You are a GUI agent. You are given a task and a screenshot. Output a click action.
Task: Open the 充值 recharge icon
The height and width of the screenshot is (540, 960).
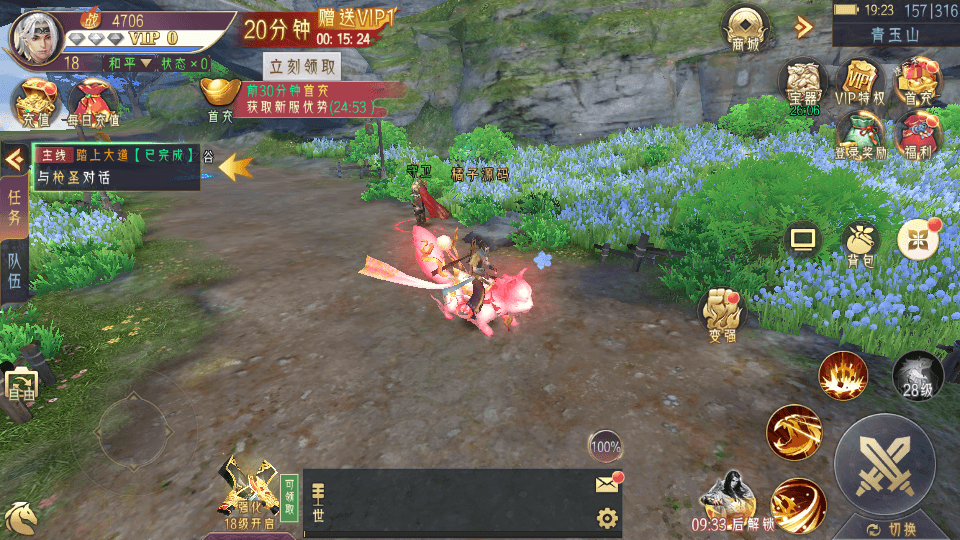pos(34,101)
